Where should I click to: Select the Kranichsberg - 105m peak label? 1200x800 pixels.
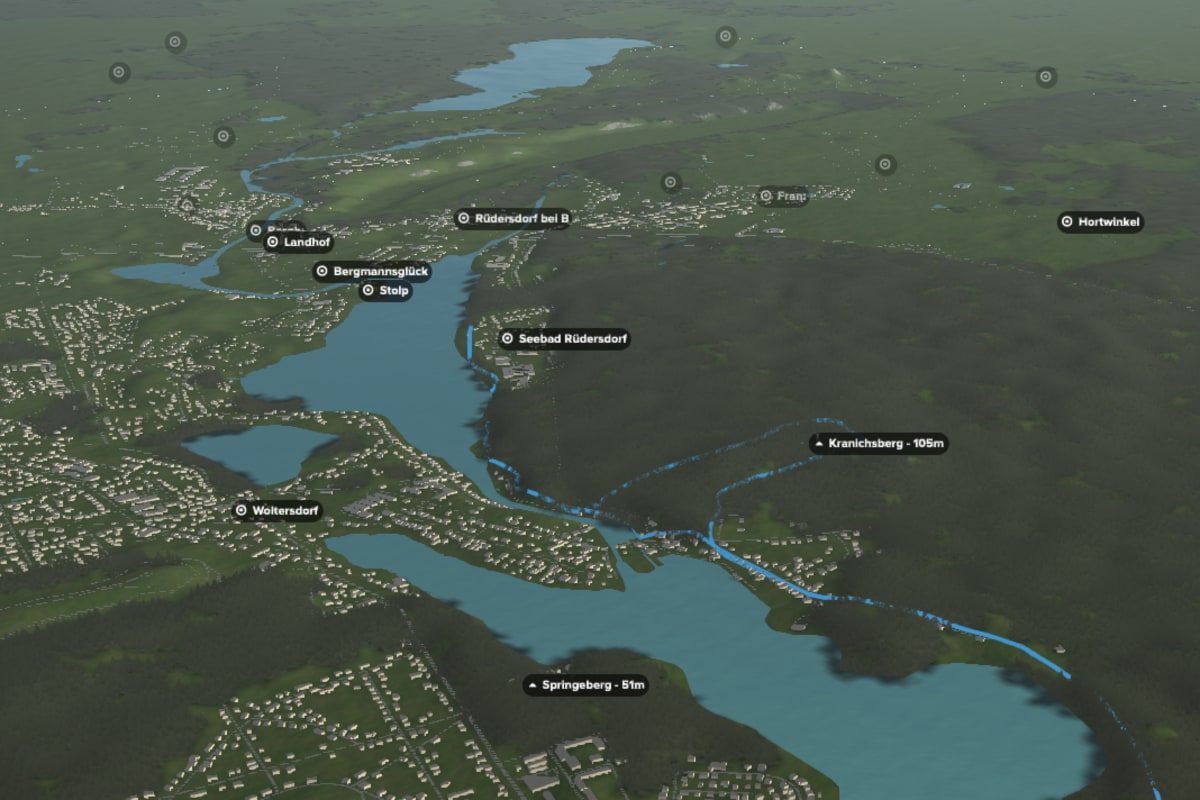click(x=878, y=443)
